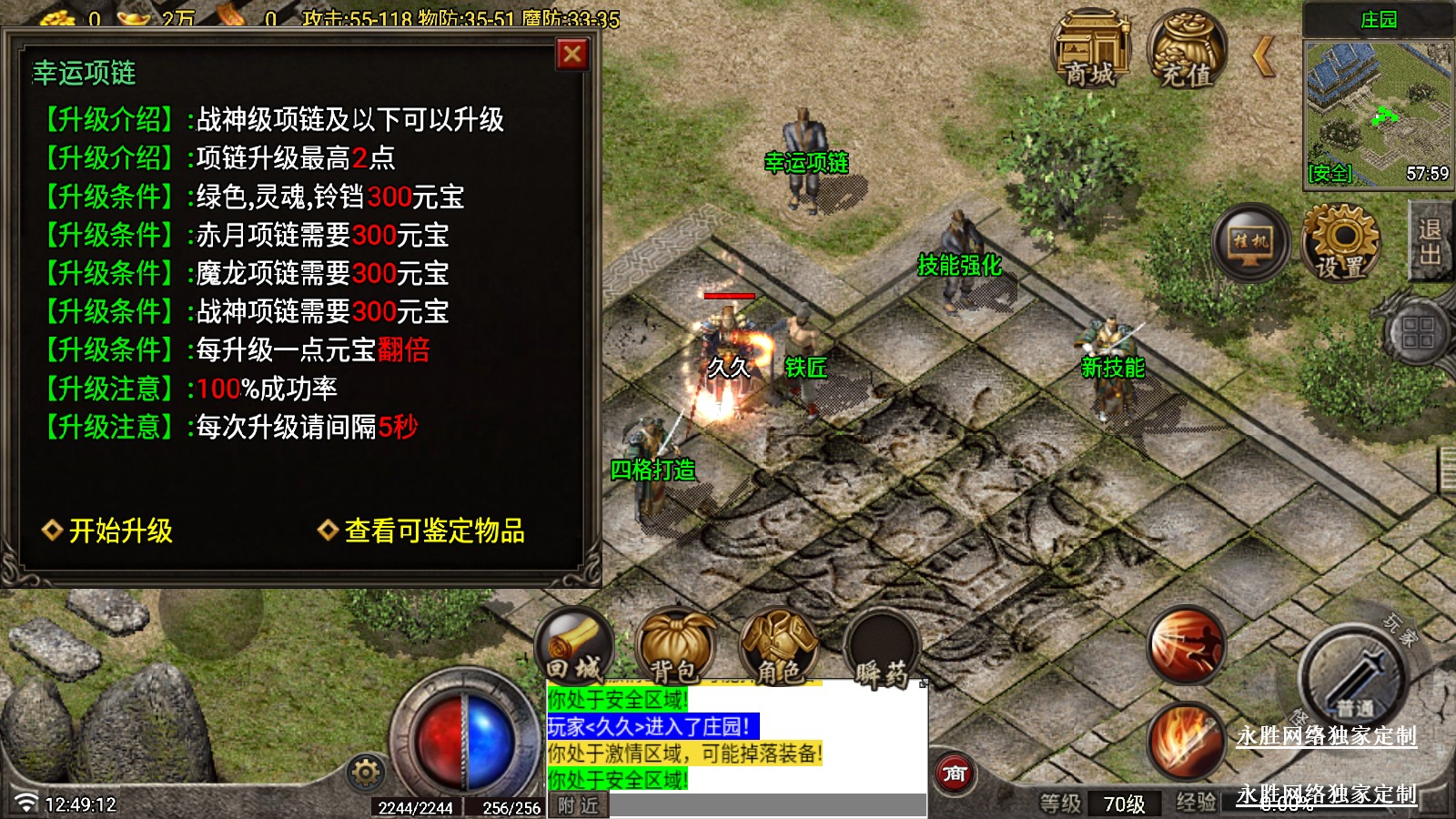Use the 回城 return scroll

tap(574, 647)
